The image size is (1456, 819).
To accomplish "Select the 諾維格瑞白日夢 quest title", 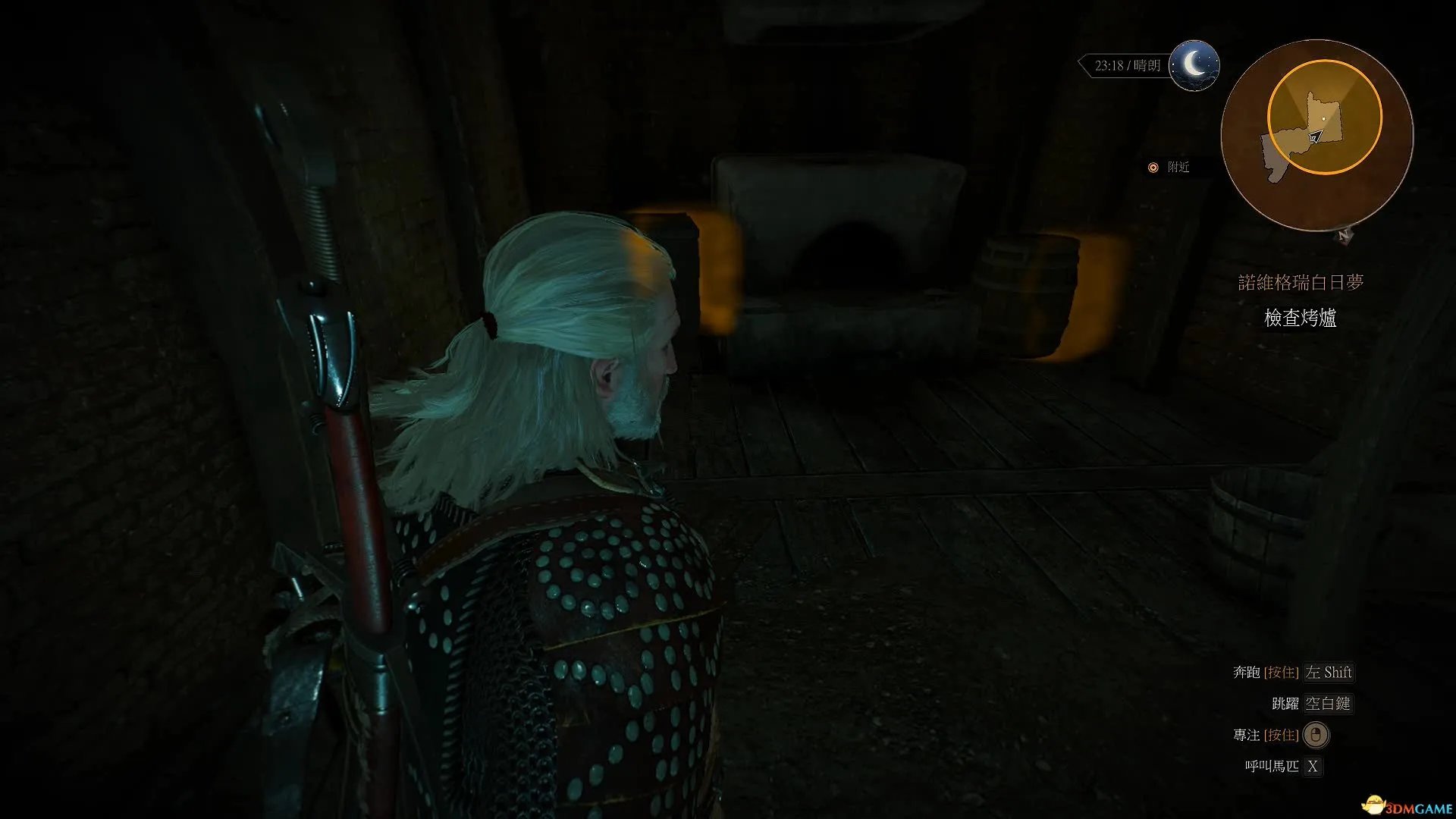I will click(x=1301, y=283).
